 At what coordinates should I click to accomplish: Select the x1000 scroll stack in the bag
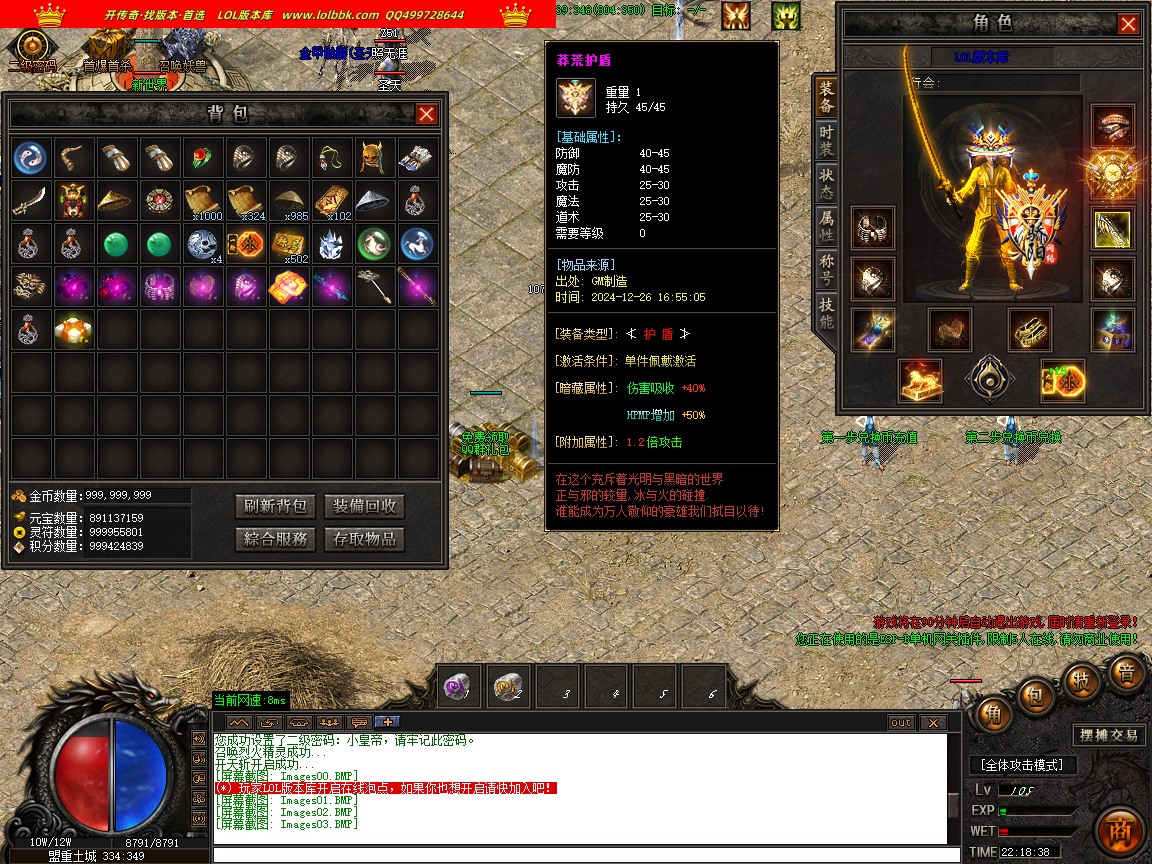(204, 200)
